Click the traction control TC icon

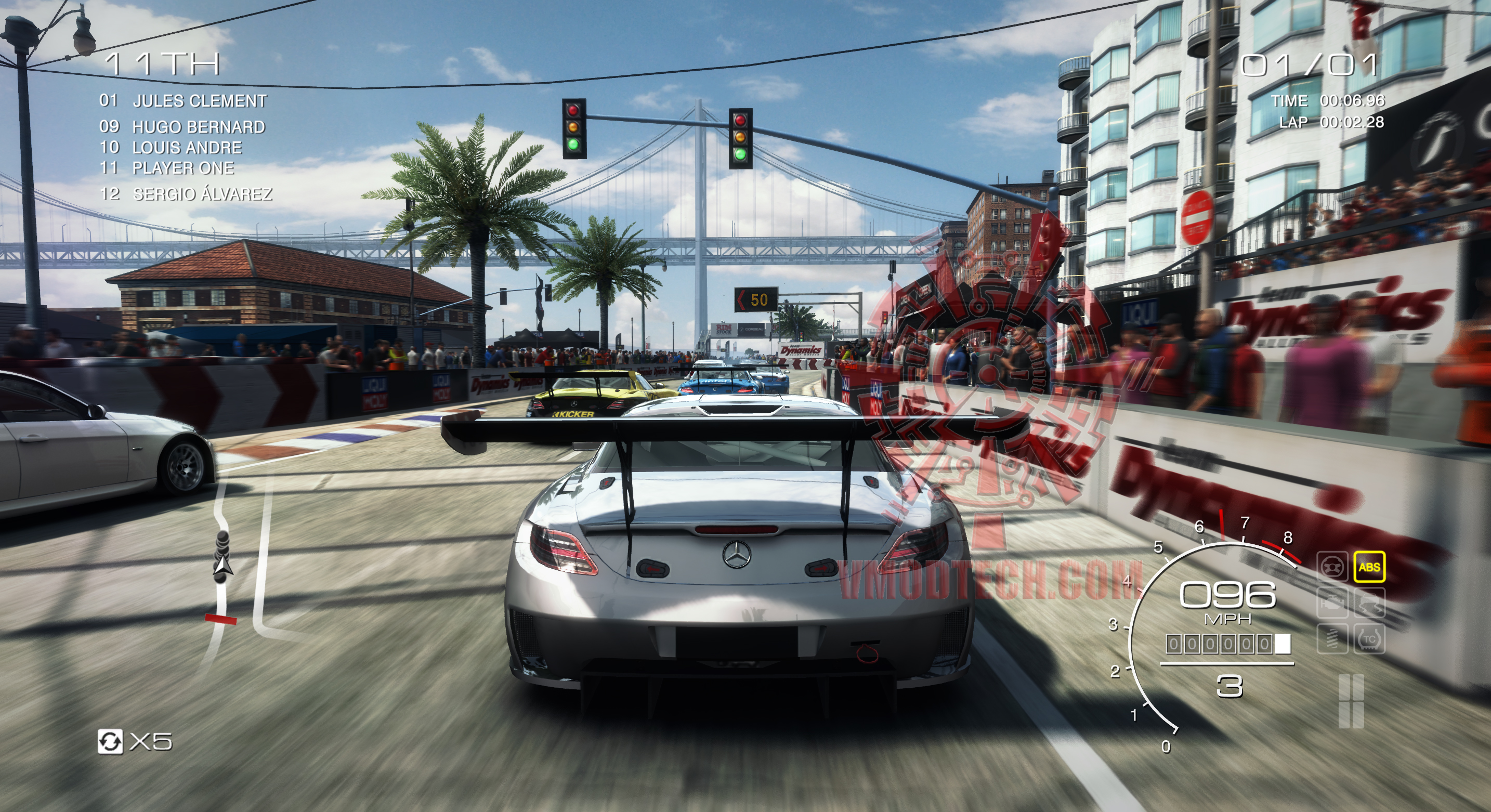coord(1369,638)
